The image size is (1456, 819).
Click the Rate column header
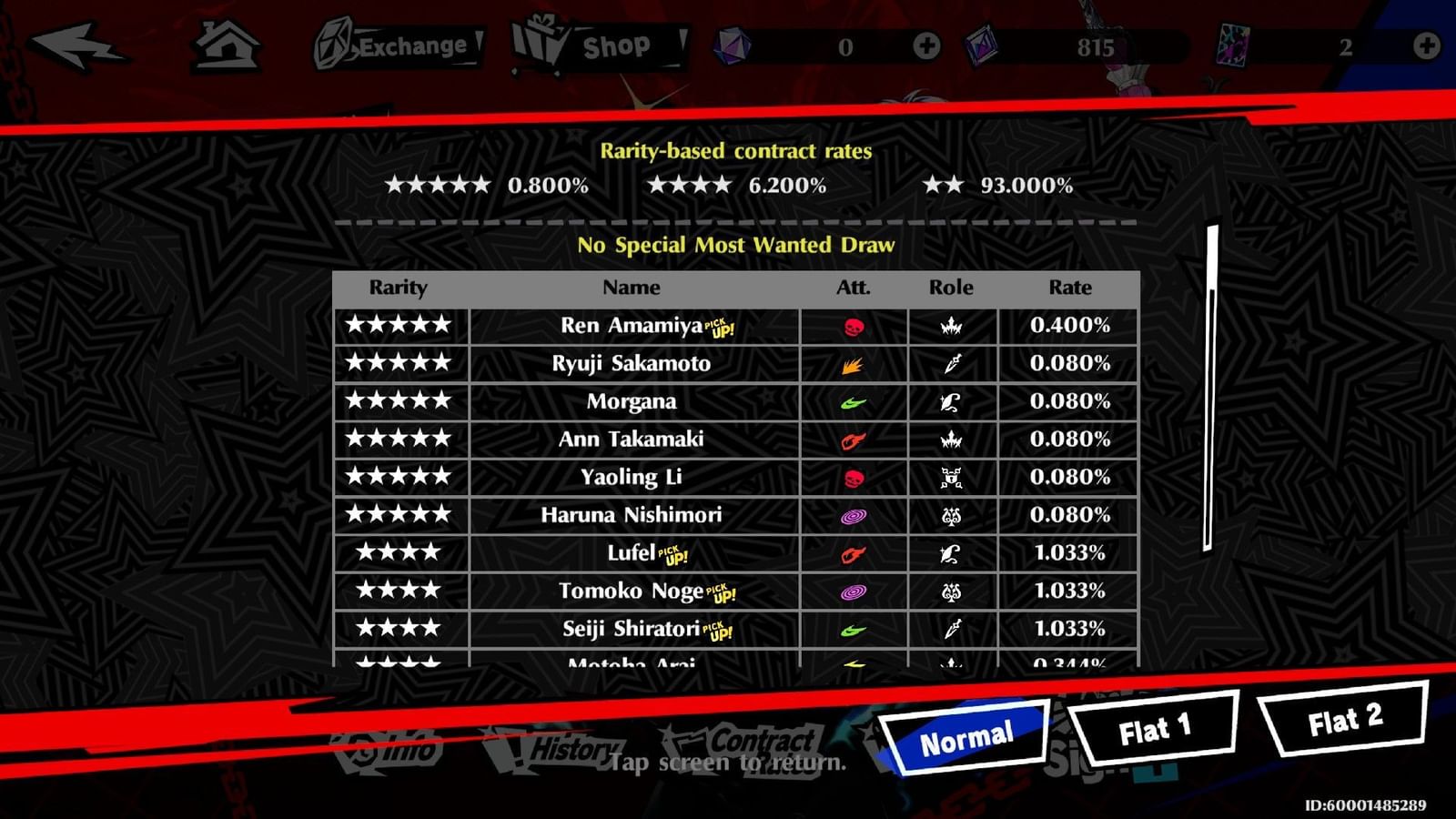tap(1069, 288)
